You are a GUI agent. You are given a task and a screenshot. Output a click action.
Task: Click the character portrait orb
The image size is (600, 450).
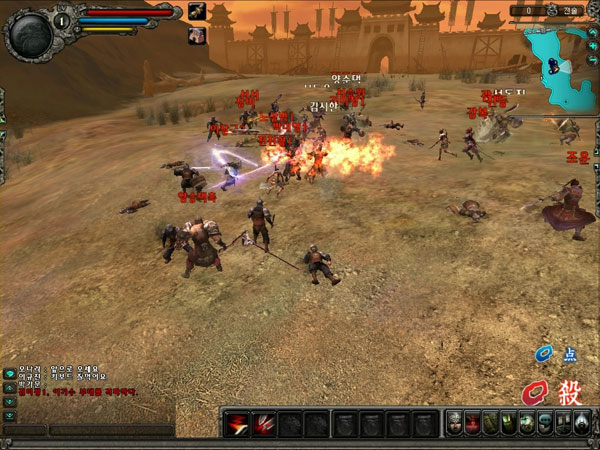coord(28,36)
